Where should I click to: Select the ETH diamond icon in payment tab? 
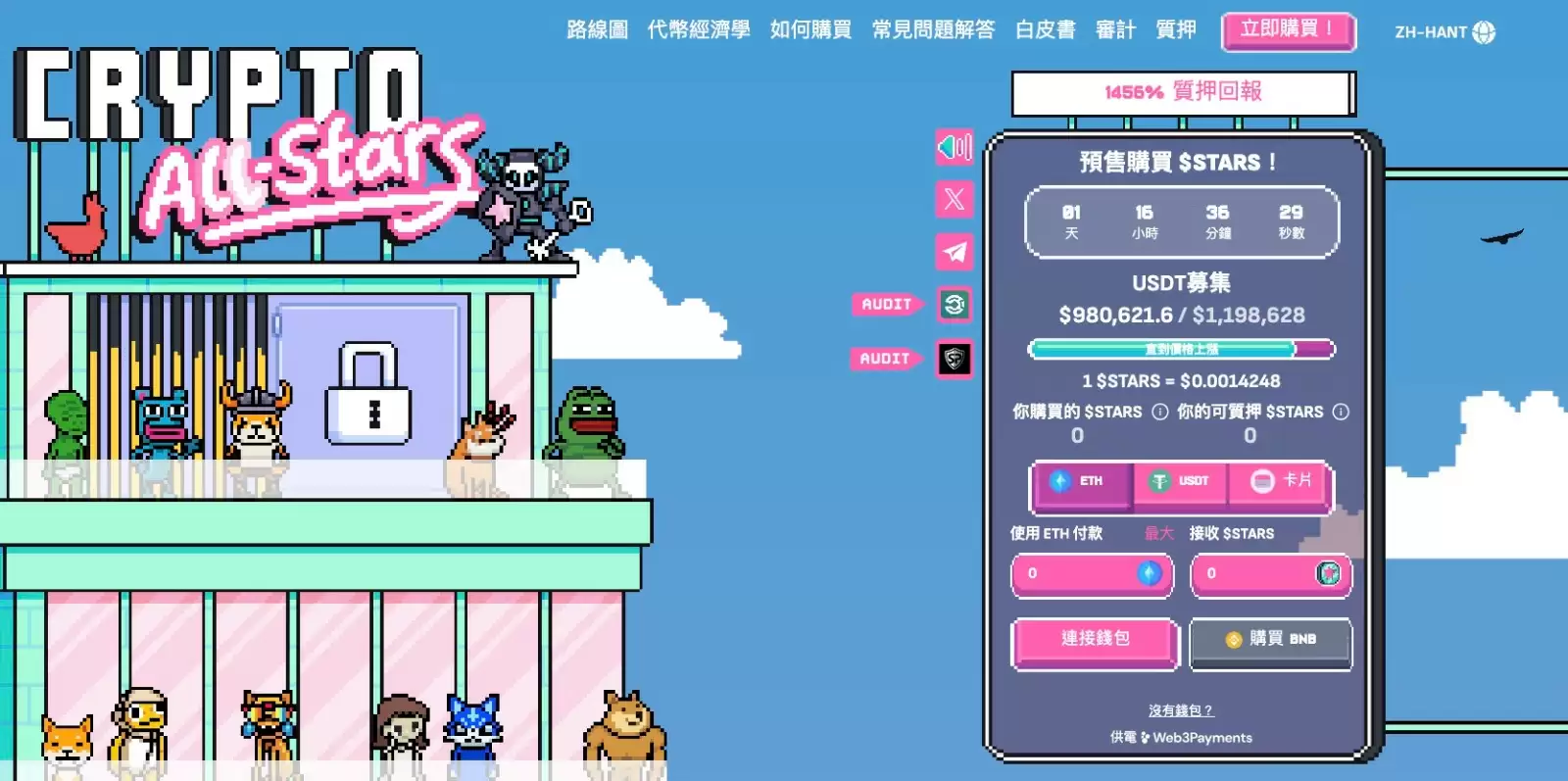tap(1060, 480)
